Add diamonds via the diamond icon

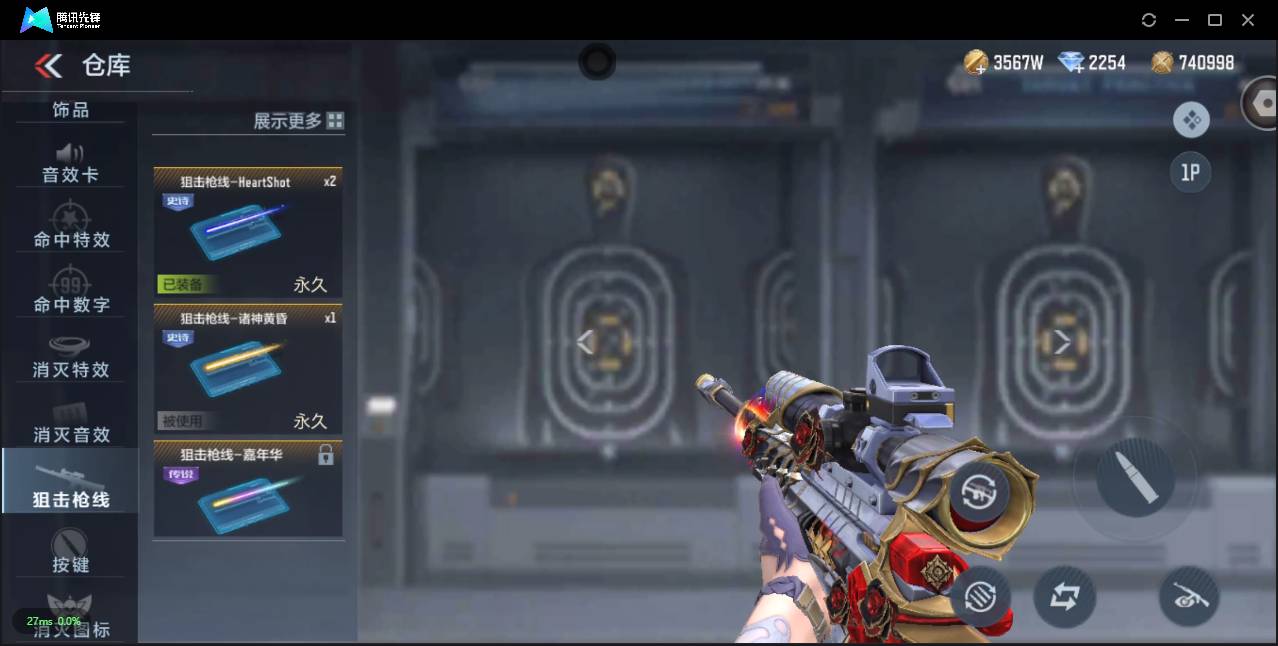(x=1071, y=63)
